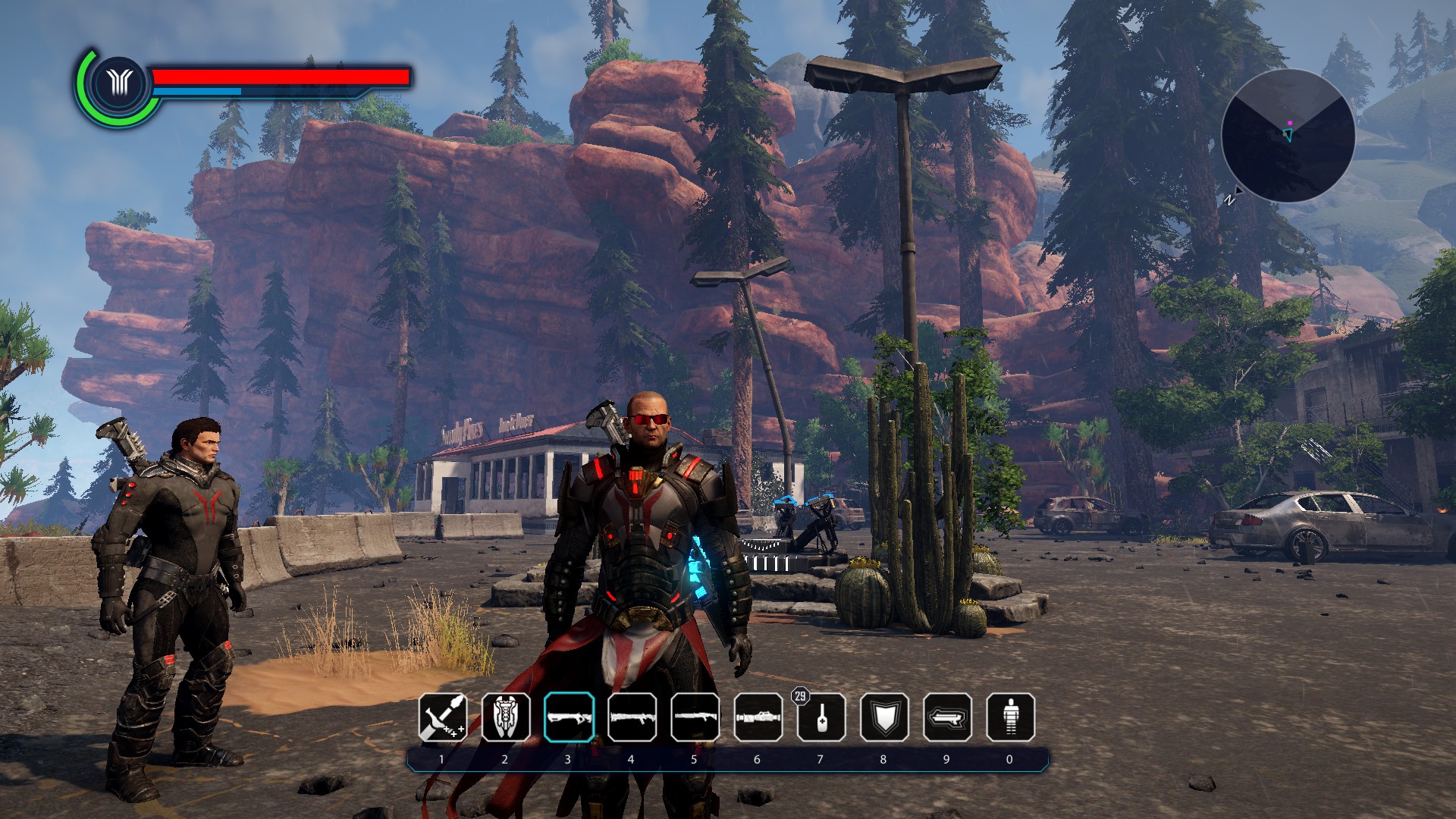Use the healing potion bottle slot
Viewport: 1456px width, 819px height.
click(821, 717)
